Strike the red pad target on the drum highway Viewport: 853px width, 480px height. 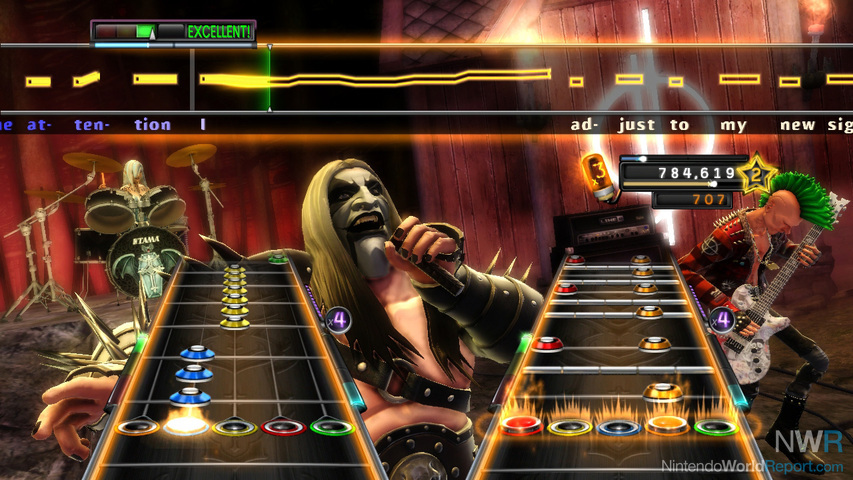click(x=520, y=426)
